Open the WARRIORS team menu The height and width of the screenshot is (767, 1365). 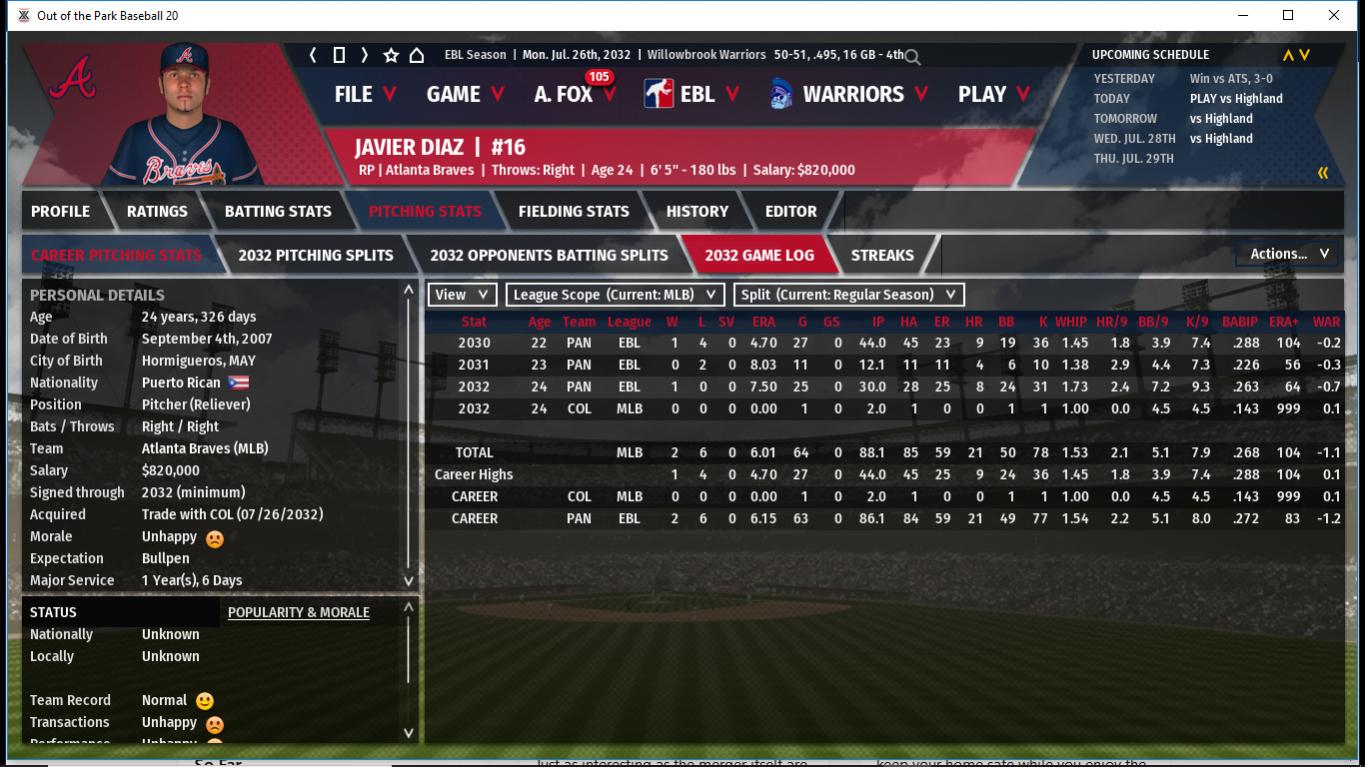coord(851,94)
